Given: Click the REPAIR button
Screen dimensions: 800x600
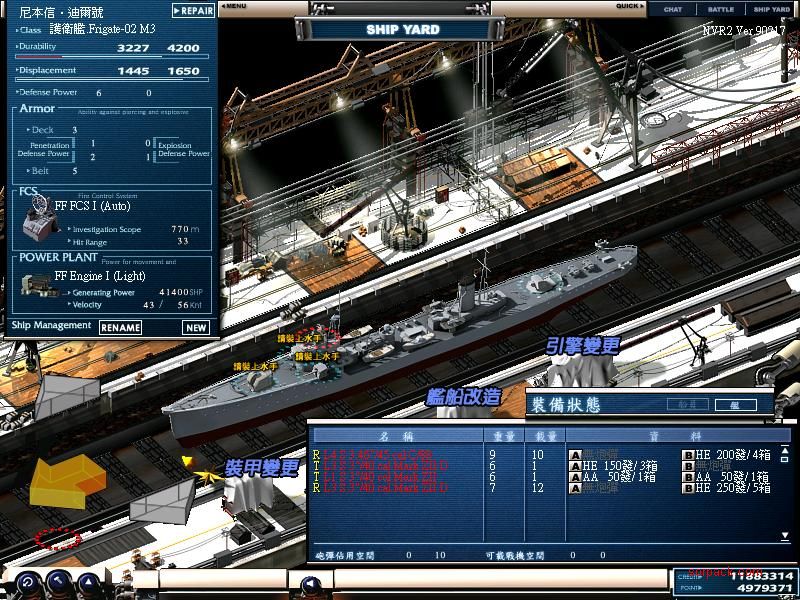Looking at the screenshot, I should 192,11.
